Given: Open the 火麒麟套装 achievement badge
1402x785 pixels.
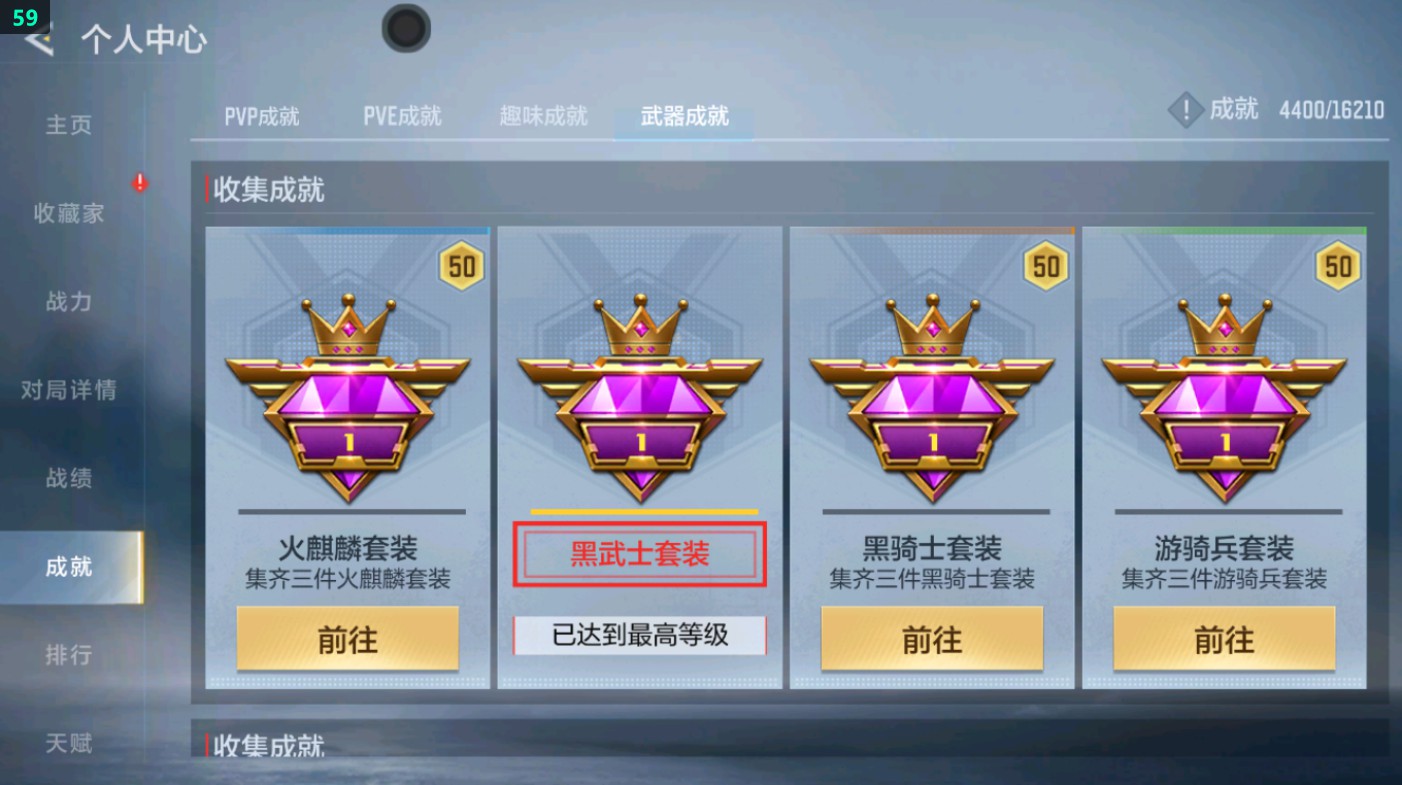Looking at the screenshot, I should (347, 400).
